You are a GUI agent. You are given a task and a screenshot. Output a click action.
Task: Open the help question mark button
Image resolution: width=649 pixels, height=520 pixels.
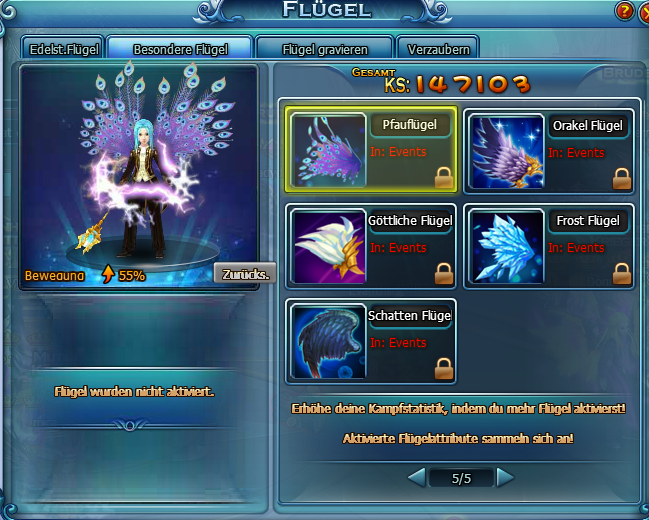click(624, 12)
